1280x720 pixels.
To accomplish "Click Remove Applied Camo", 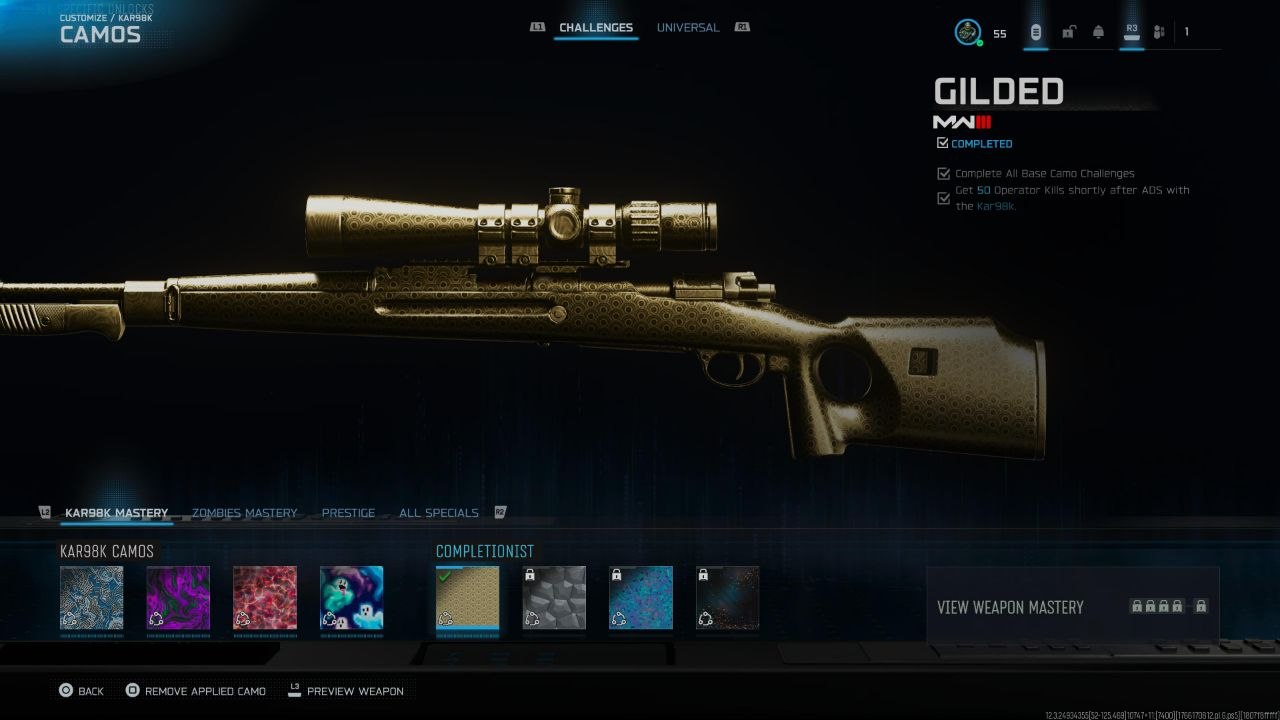I will [x=196, y=691].
